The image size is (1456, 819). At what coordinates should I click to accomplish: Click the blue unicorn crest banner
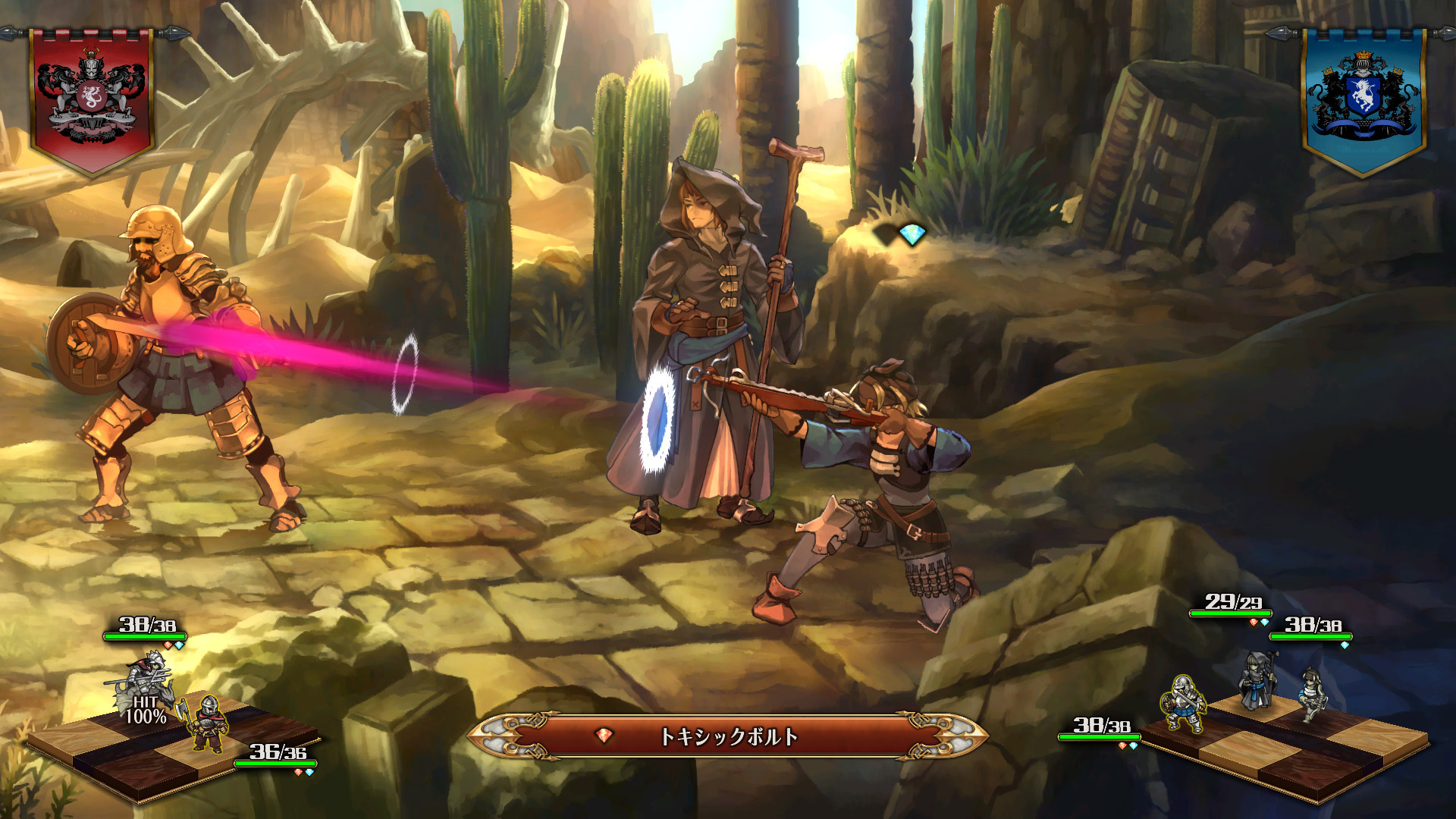1363,99
